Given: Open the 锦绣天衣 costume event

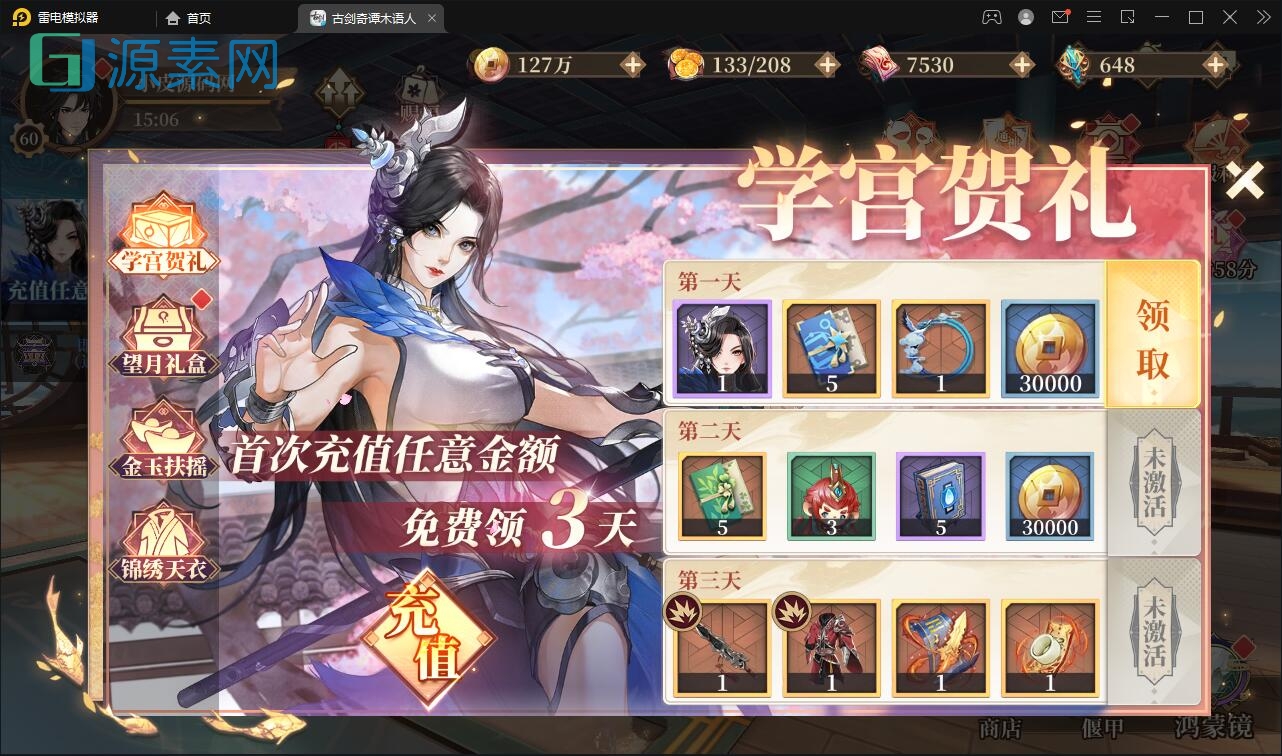Looking at the screenshot, I should click(163, 541).
